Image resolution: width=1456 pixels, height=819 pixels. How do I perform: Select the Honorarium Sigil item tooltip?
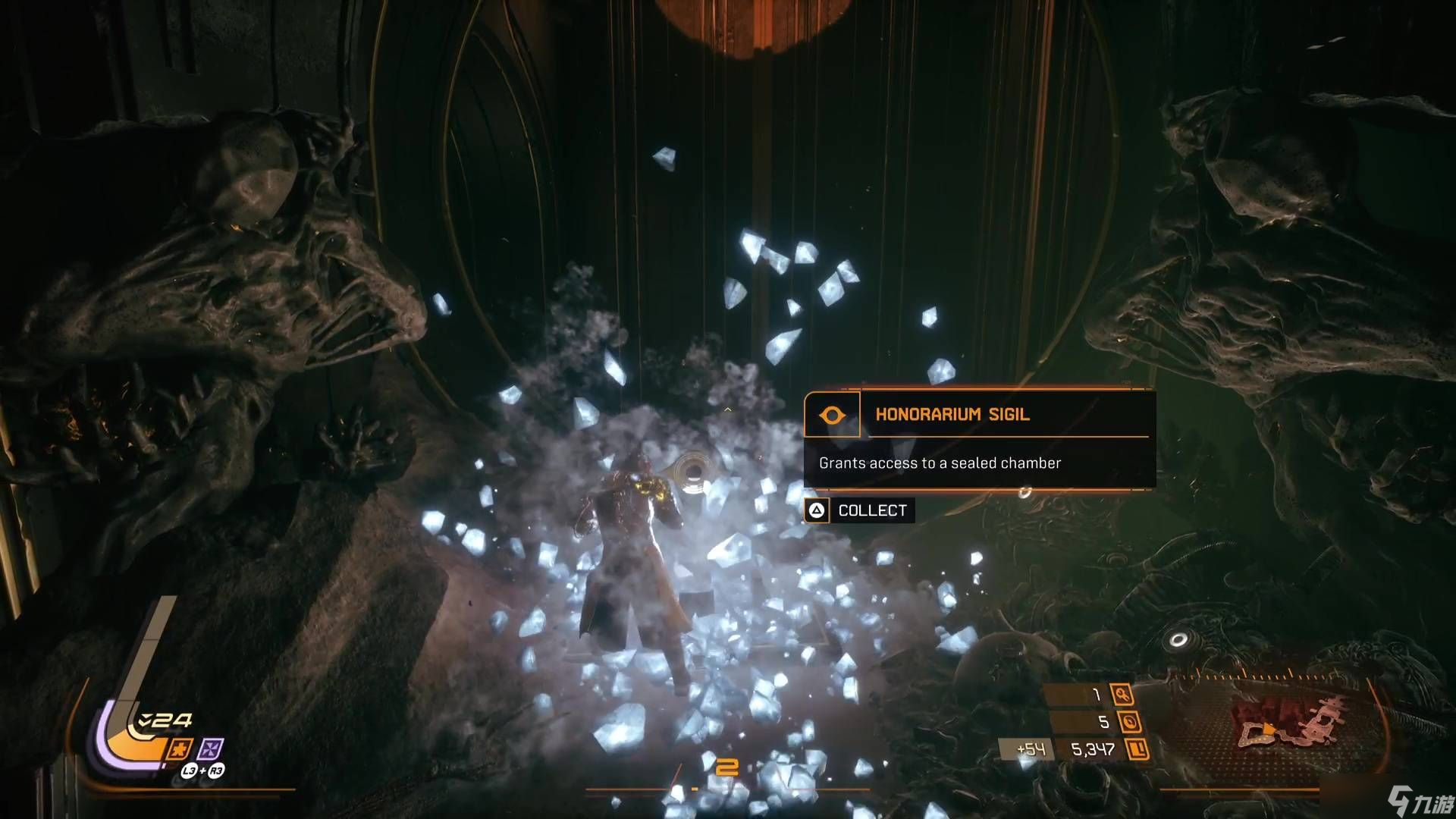click(979, 438)
